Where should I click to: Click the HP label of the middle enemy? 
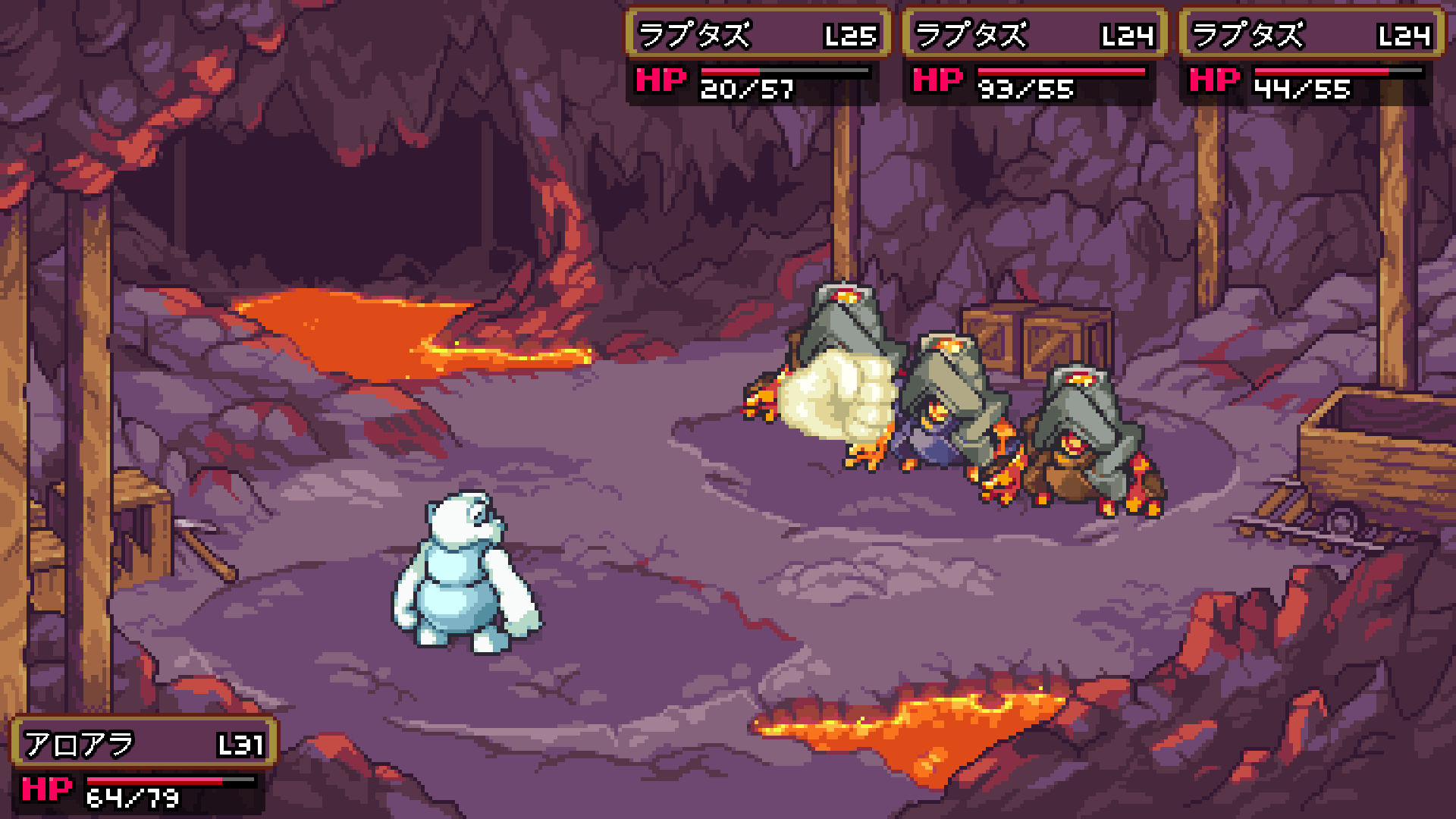coord(938,80)
